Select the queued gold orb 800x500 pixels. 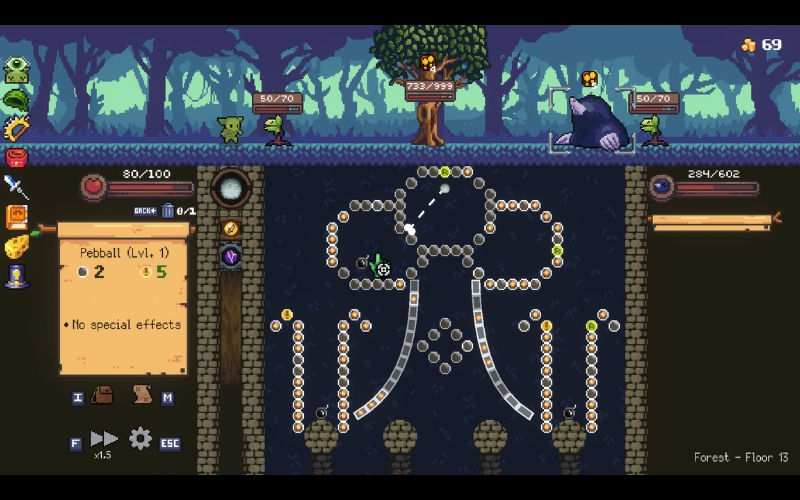click(x=231, y=228)
